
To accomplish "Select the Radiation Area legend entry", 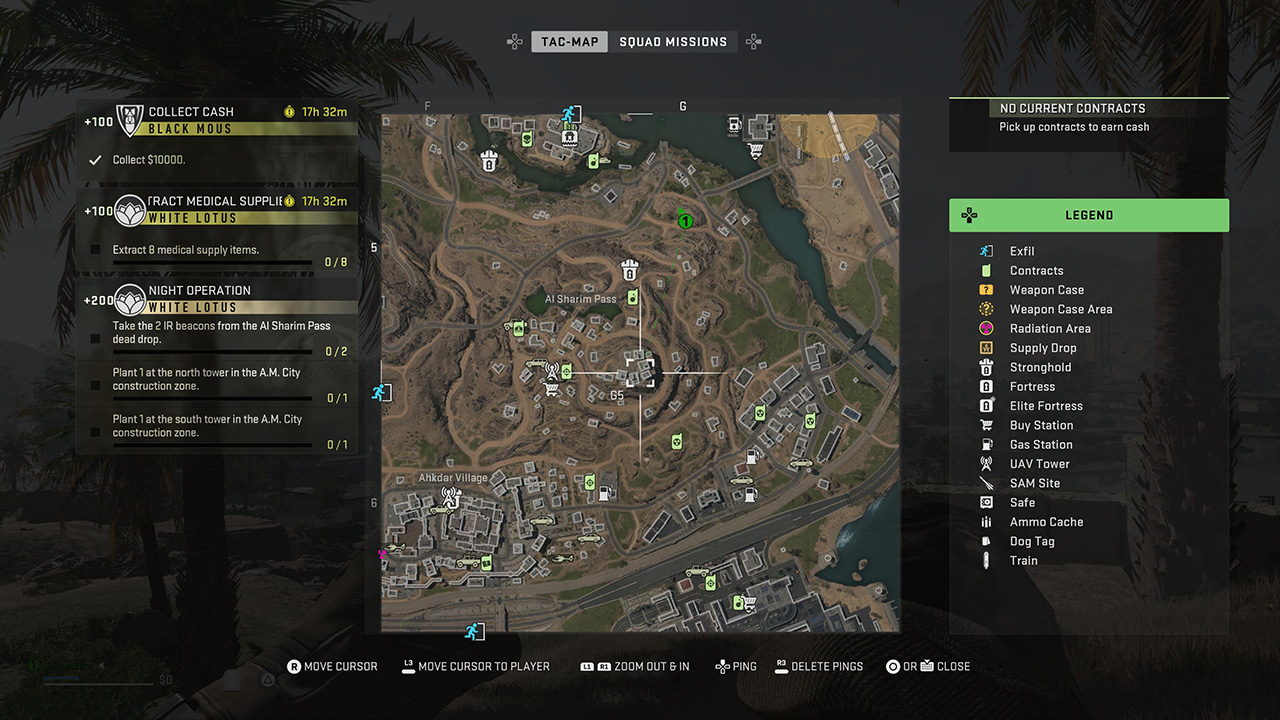I will [x=1050, y=329].
